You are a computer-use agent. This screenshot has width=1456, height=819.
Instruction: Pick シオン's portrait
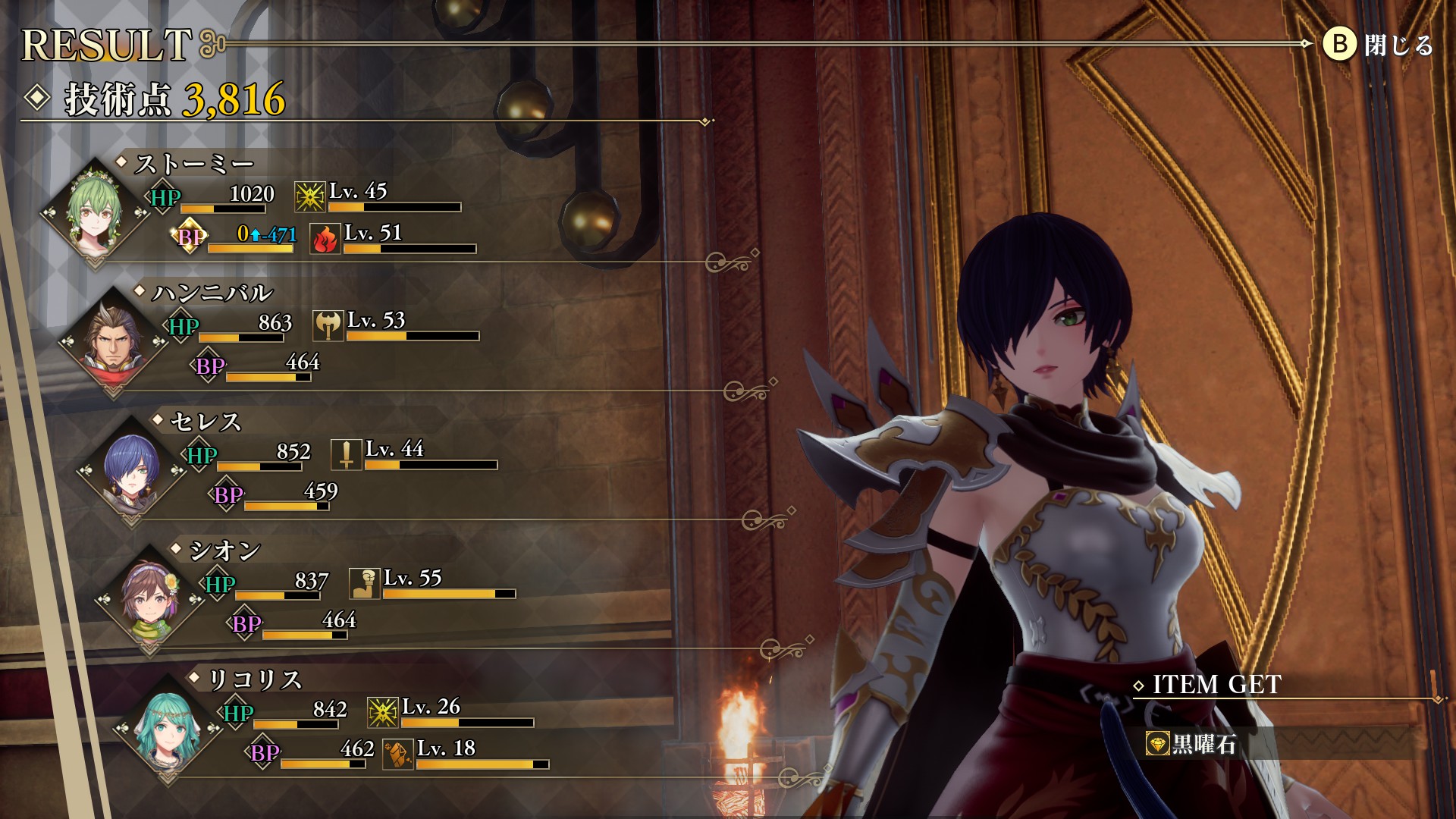(x=150, y=598)
